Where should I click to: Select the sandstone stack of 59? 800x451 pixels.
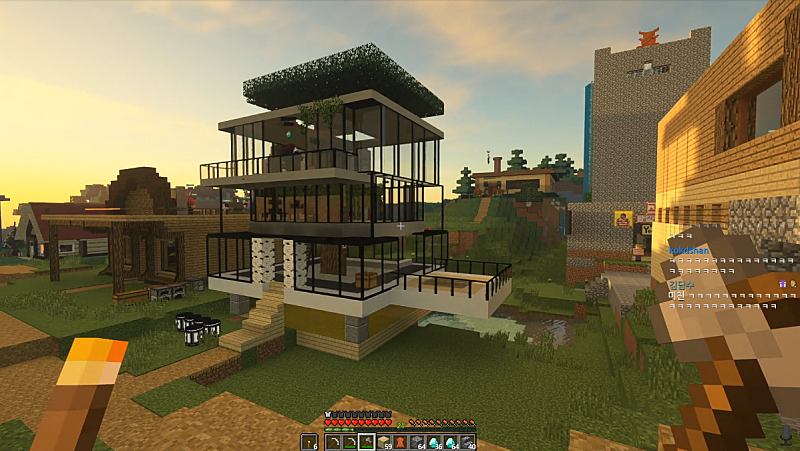[x=384, y=442]
